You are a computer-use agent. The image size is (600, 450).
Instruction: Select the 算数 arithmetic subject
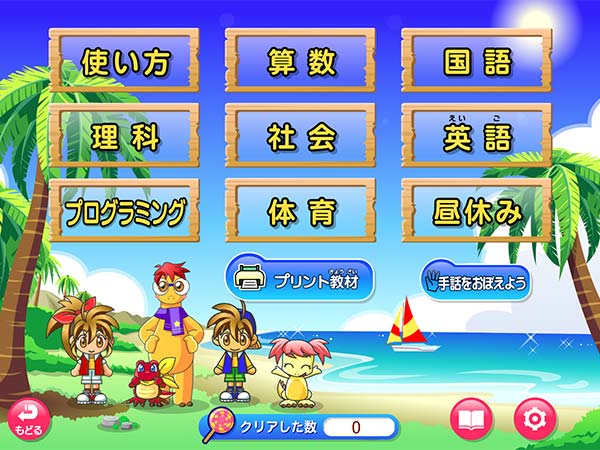300,62
